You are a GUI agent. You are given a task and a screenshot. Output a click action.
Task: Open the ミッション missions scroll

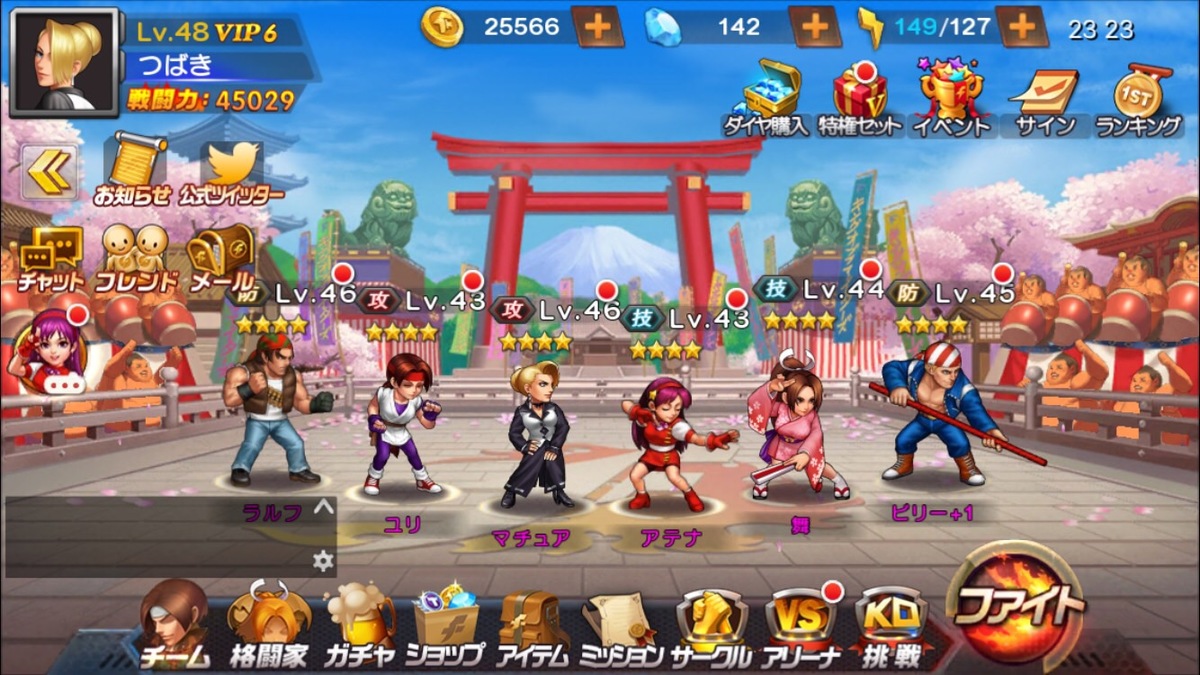point(621,627)
